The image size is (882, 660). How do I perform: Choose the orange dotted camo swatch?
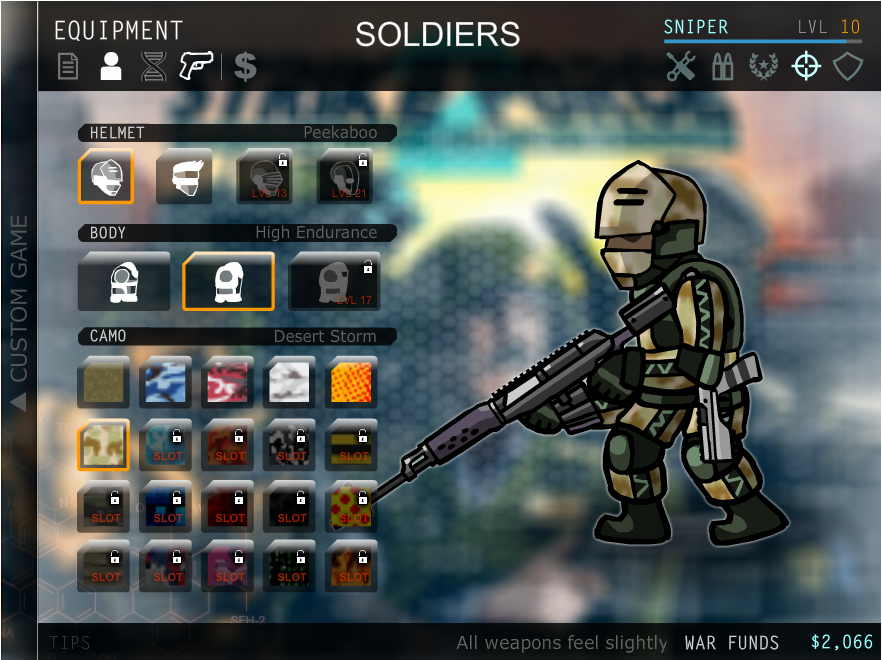coord(352,383)
